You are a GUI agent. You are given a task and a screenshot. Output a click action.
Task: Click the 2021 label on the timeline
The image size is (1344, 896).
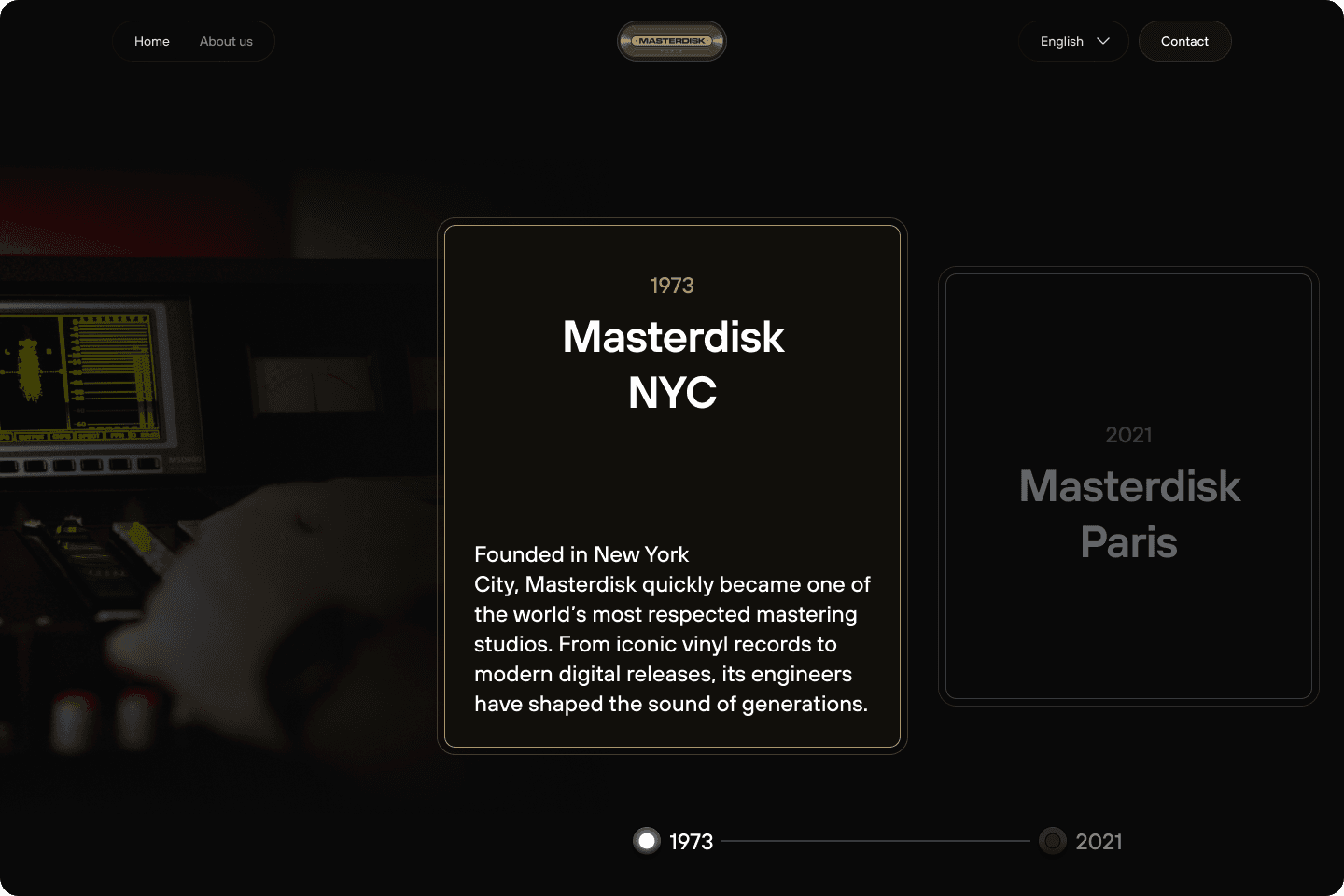point(1099,841)
